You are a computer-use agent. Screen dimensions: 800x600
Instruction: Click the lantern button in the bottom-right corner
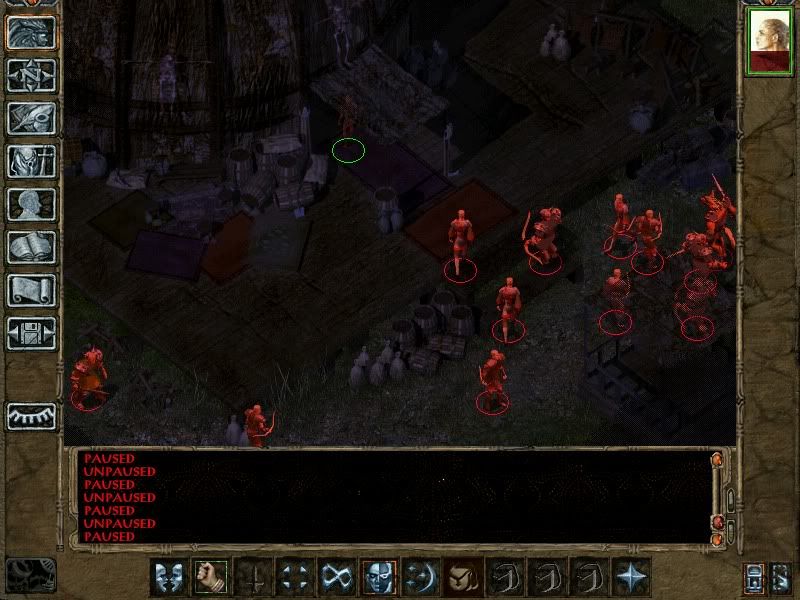754,578
